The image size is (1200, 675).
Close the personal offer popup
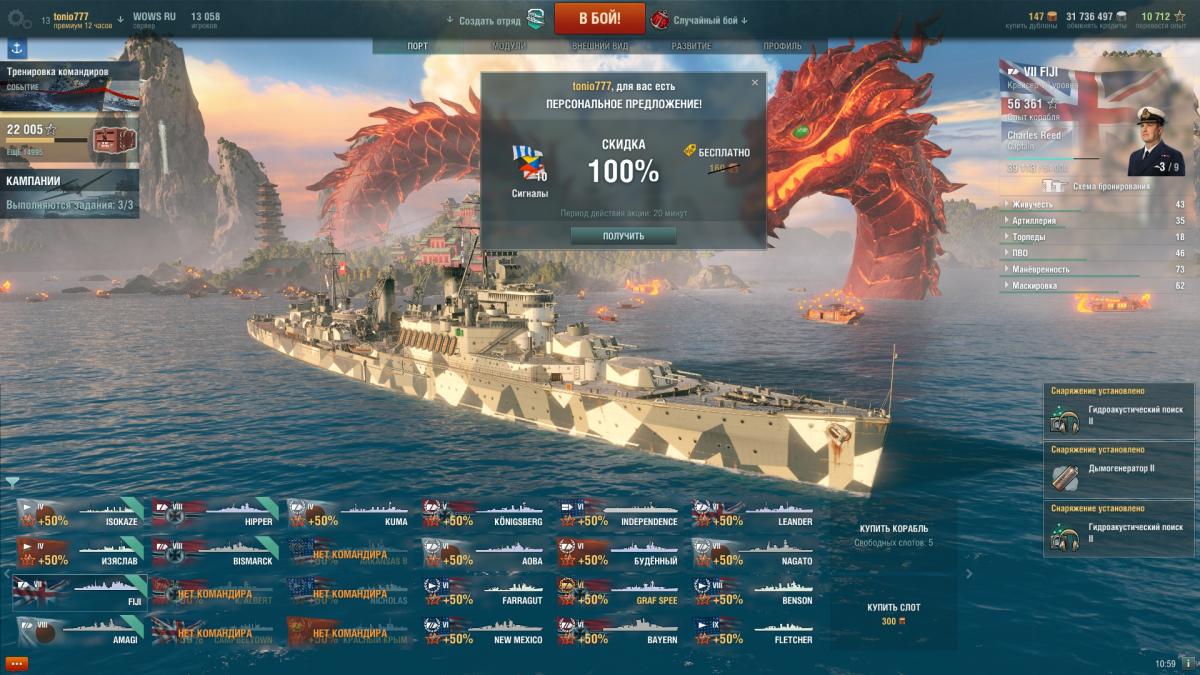tap(755, 83)
